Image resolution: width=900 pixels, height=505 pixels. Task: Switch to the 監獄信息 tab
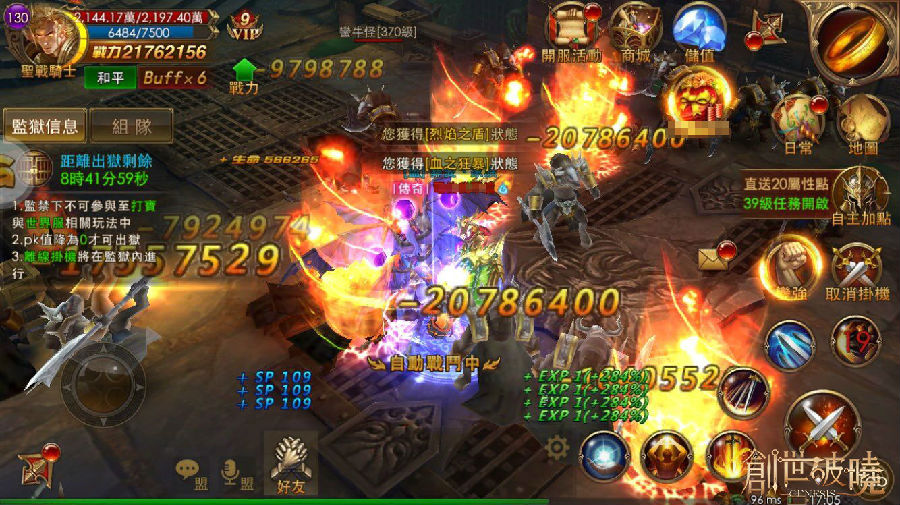[44, 127]
